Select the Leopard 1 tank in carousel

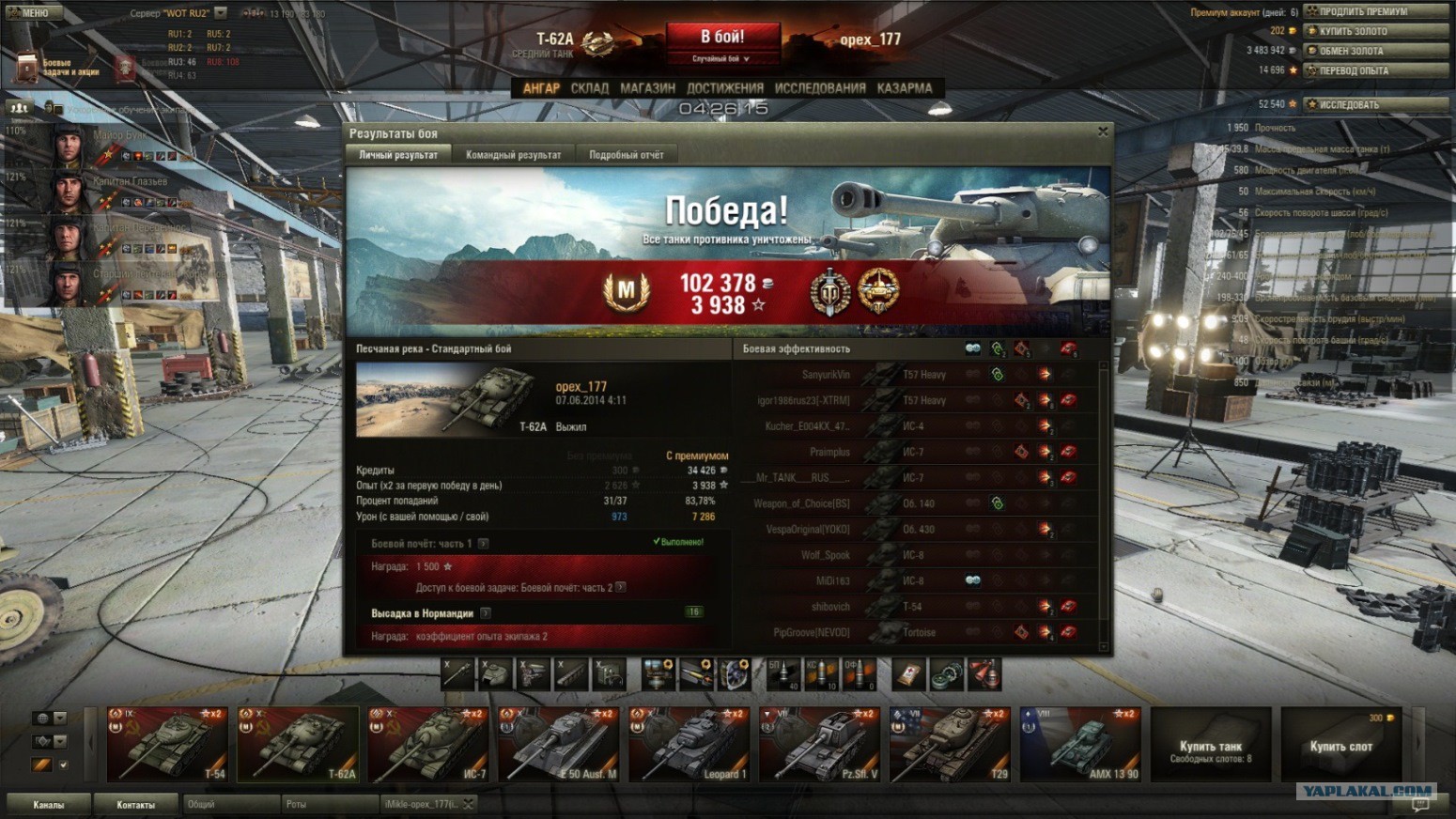[689, 745]
